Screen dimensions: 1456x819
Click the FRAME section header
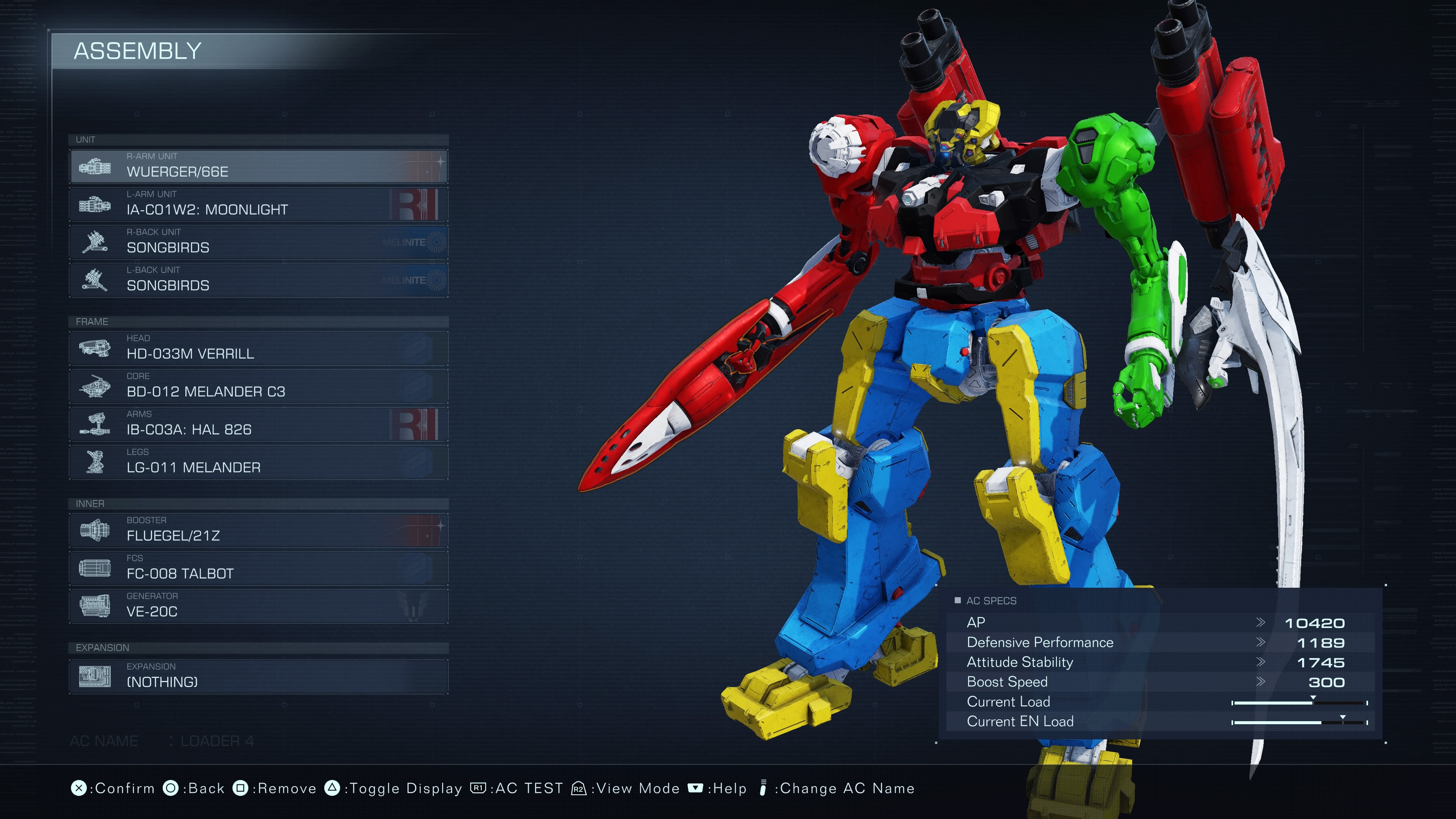(92, 322)
